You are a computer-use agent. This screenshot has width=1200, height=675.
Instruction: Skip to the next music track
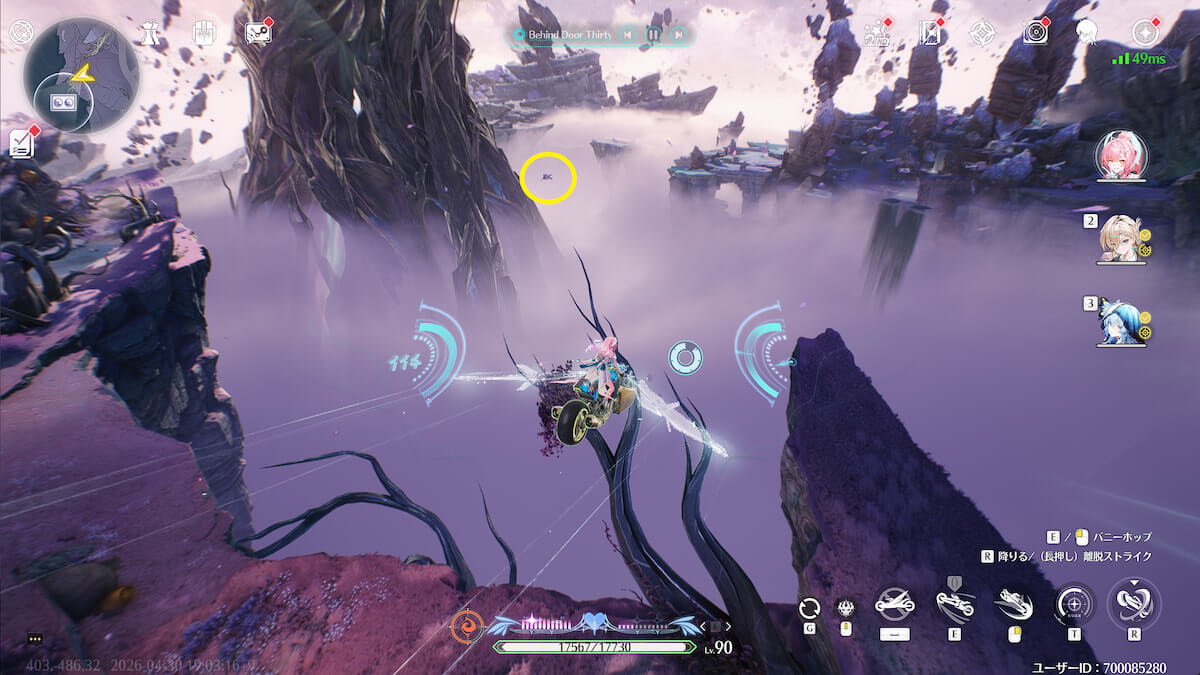(x=679, y=35)
